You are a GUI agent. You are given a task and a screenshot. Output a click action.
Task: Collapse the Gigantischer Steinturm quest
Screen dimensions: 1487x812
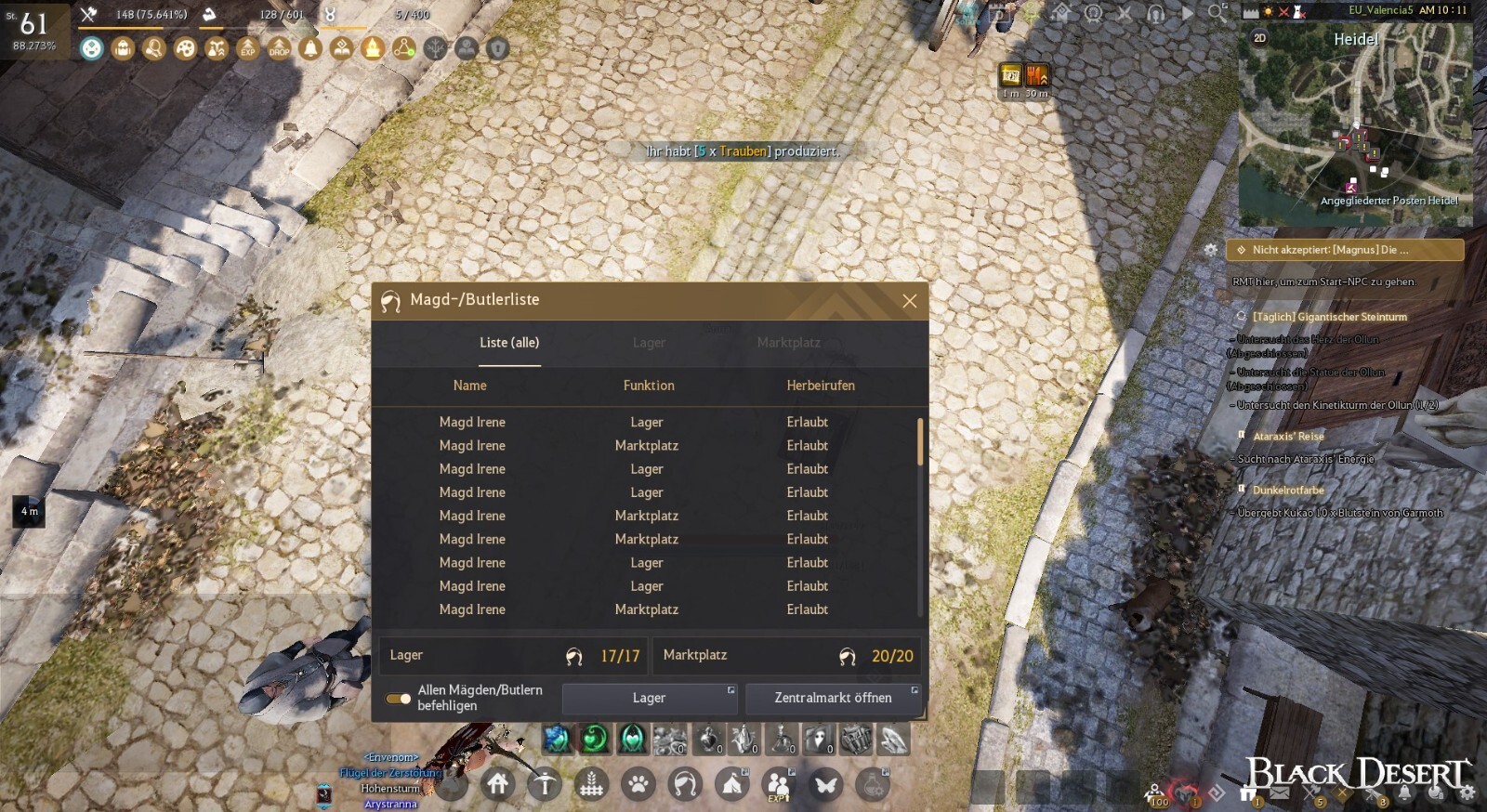pyautogui.click(x=1329, y=316)
